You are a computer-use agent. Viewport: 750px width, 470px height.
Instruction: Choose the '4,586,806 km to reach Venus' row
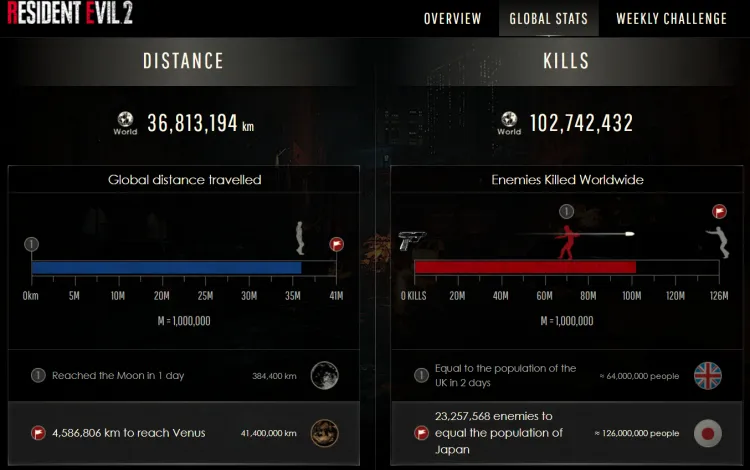184,433
